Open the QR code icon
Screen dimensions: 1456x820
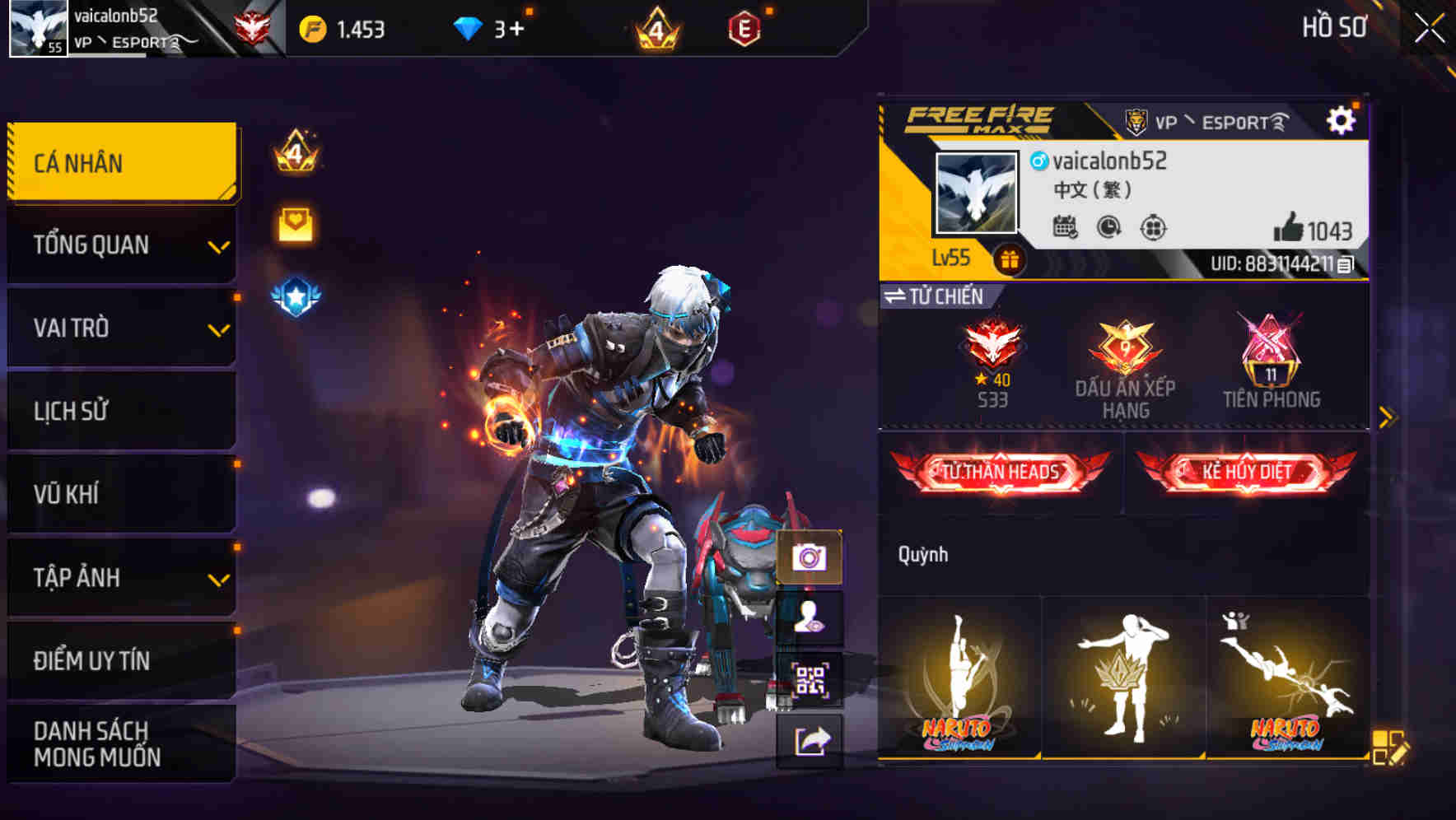(x=811, y=679)
